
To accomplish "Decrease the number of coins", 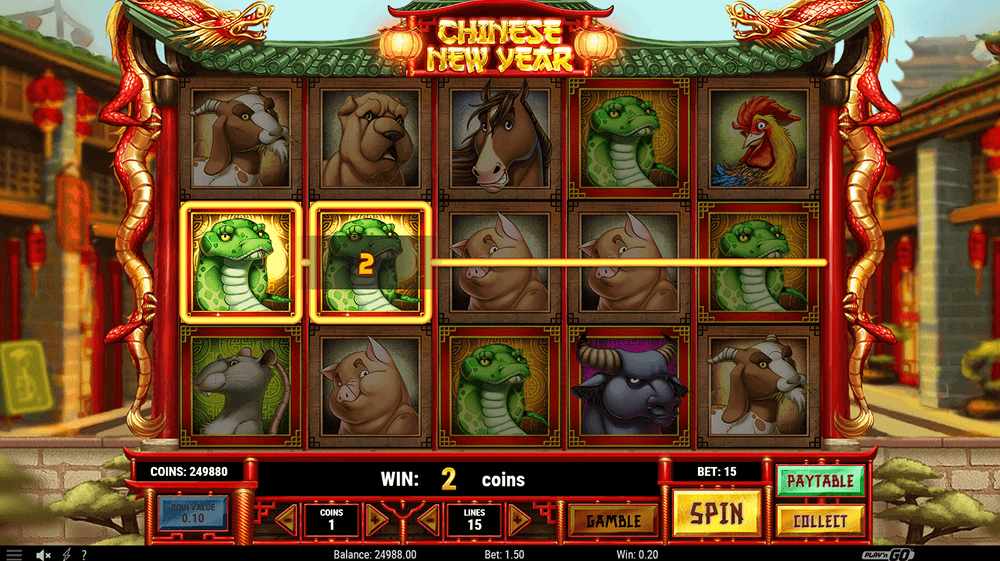I will pyautogui.click(x=287, y=519).
